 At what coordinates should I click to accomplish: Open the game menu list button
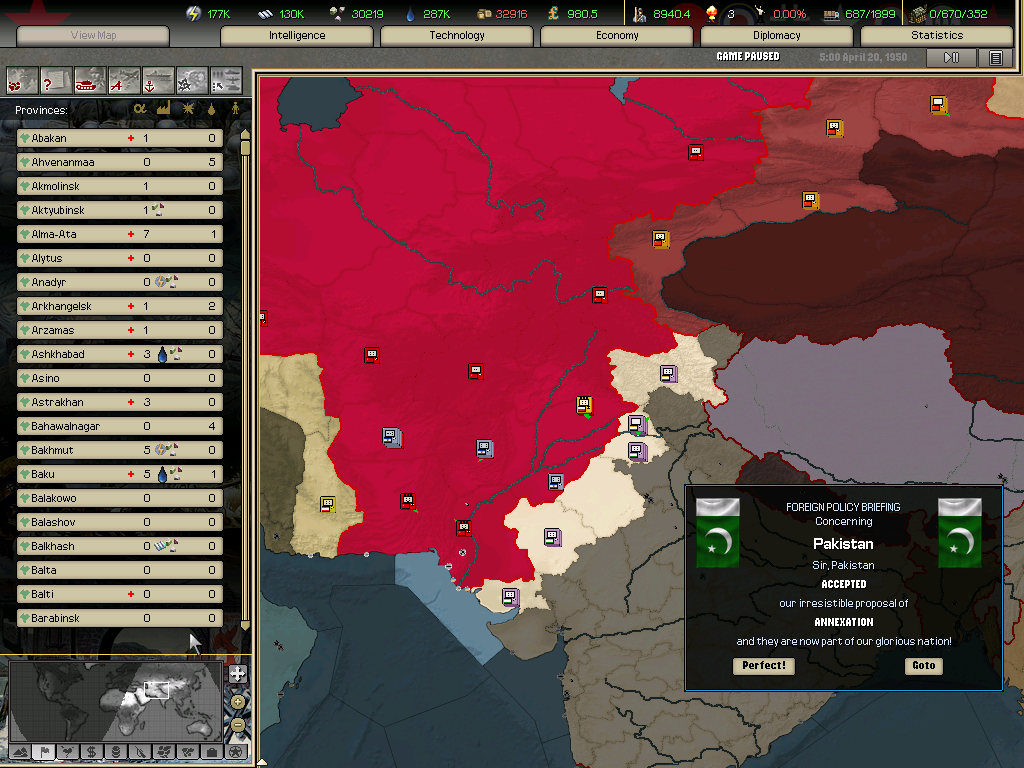click(995, 58)
